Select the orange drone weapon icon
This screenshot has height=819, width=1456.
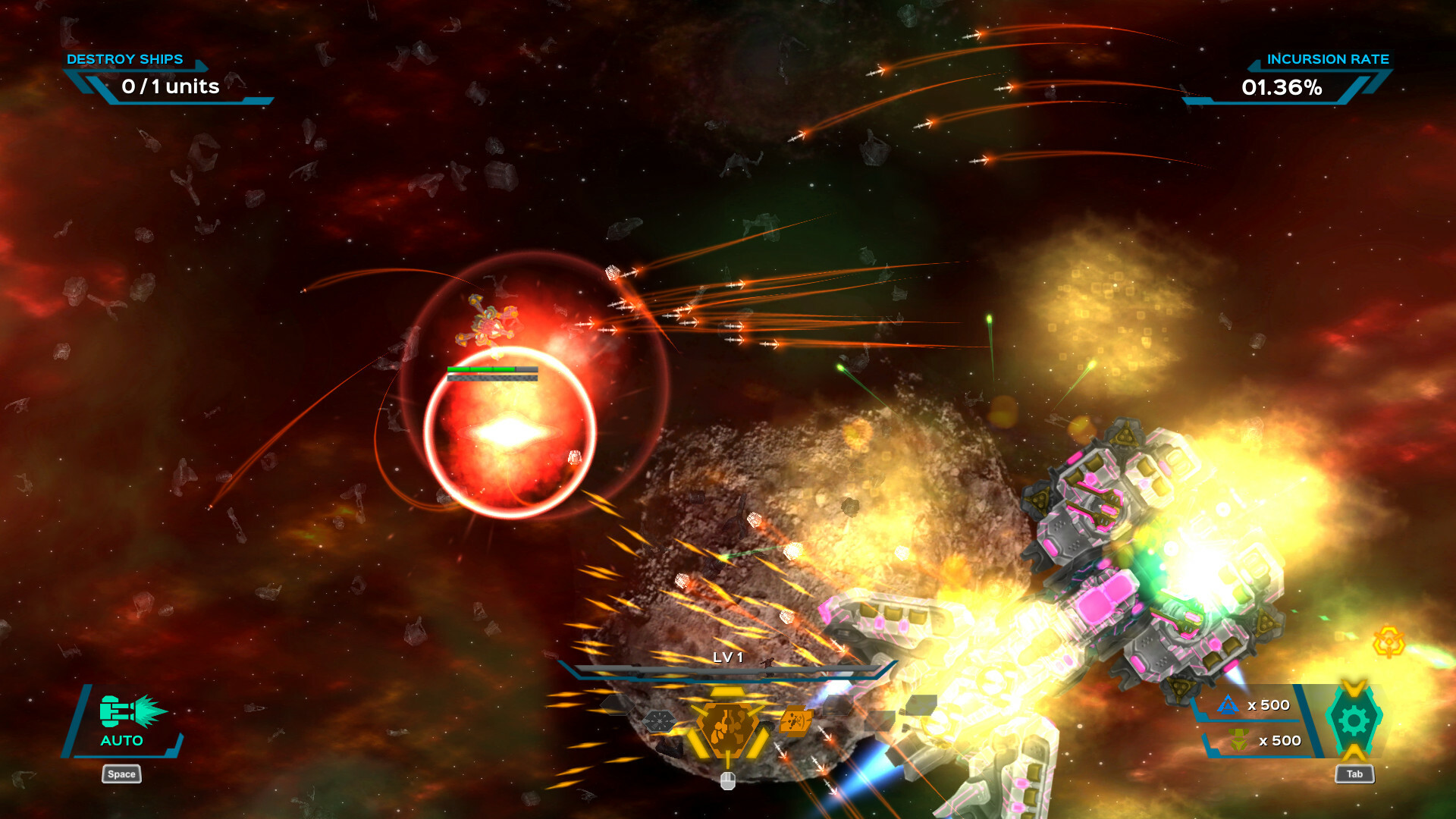(x=795, y=722)
